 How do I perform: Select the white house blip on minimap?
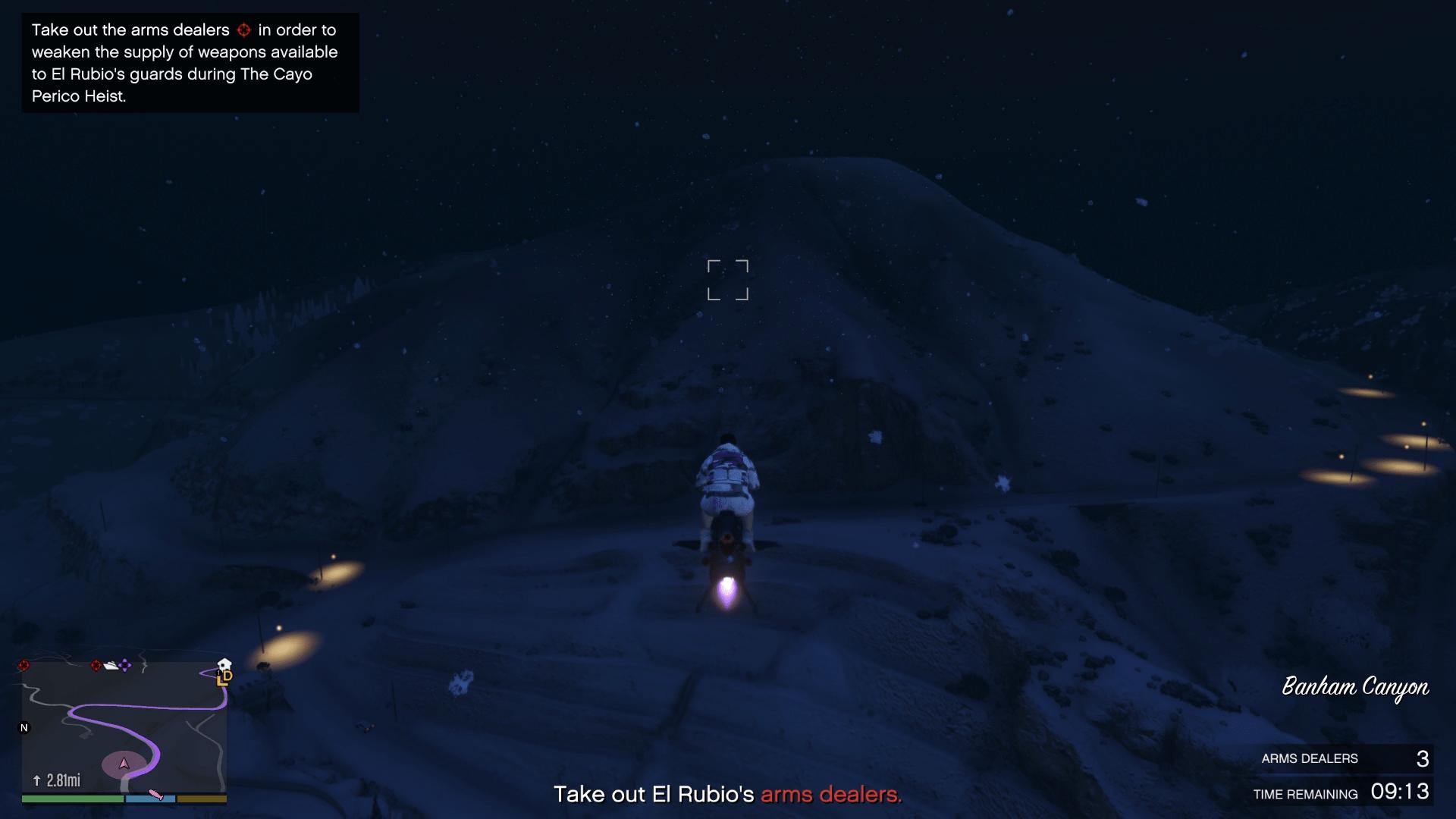224,665
